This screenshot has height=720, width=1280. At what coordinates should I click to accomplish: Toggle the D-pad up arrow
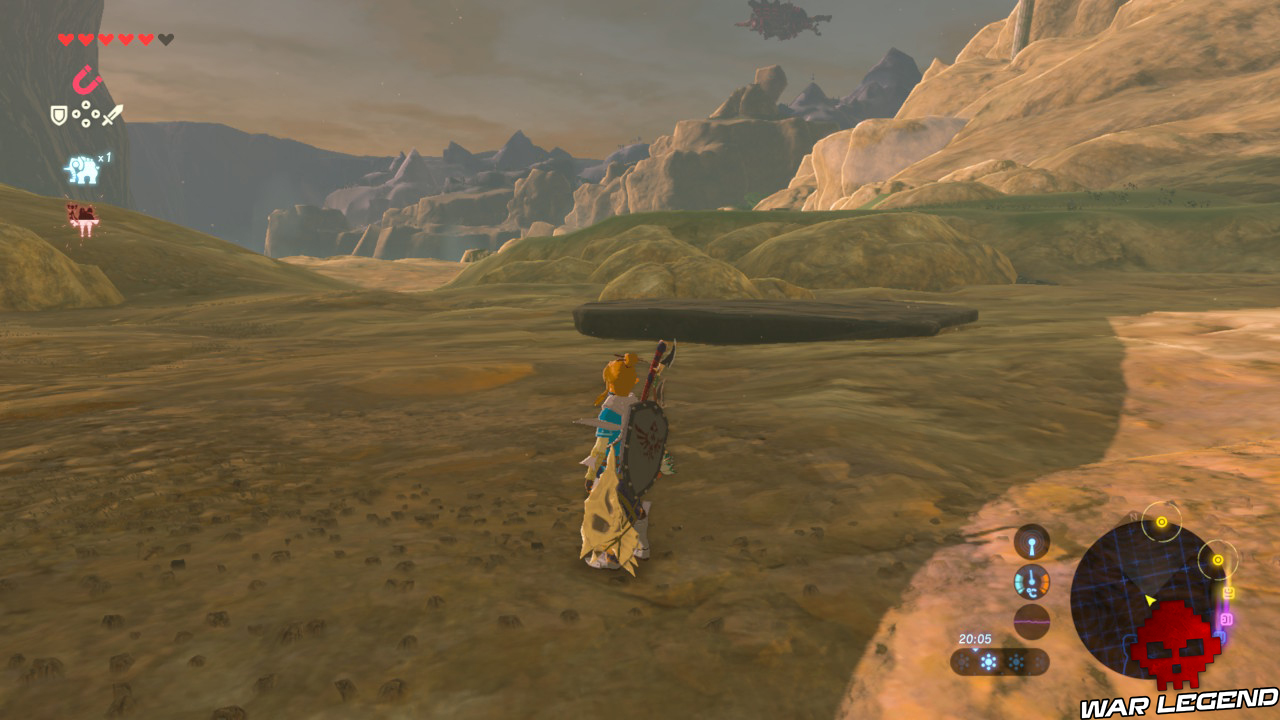click(x=85, y=105)
